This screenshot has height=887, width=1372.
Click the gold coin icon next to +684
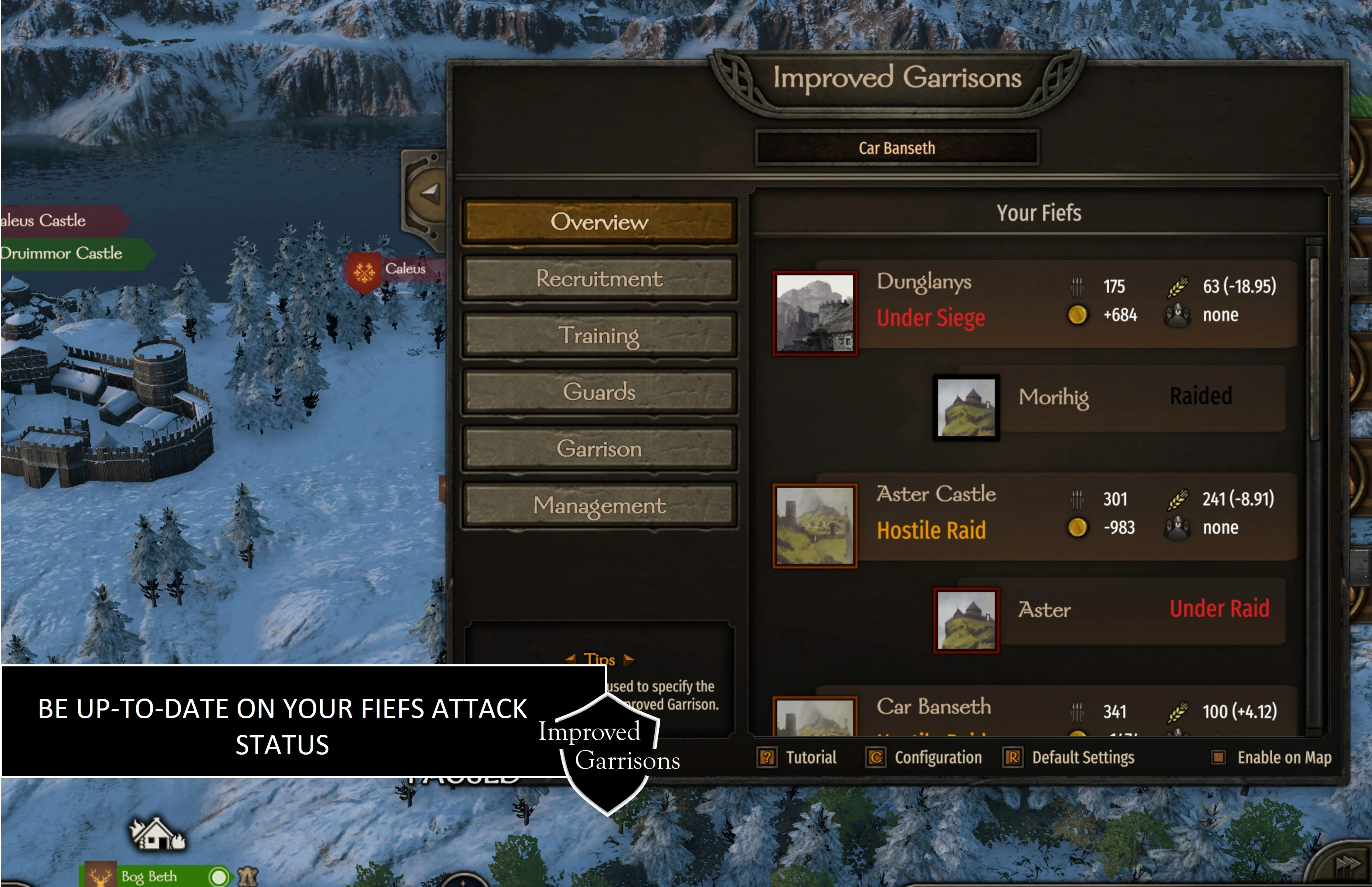[x=1077, y=315]
